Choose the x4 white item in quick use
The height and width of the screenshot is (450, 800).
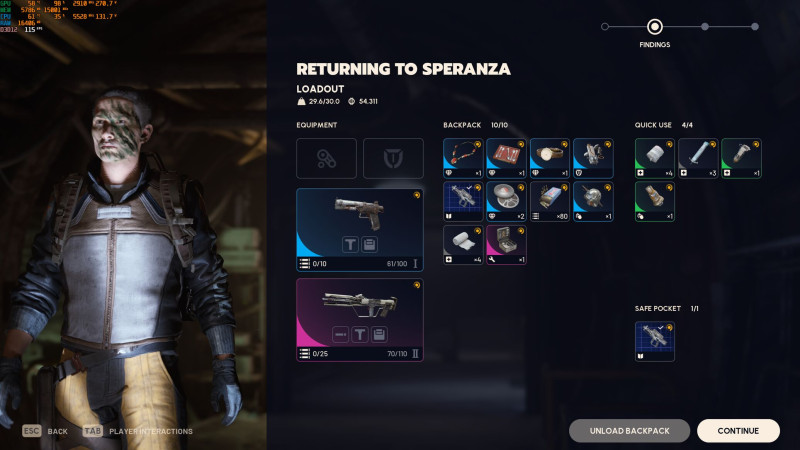tap(655, 158)
